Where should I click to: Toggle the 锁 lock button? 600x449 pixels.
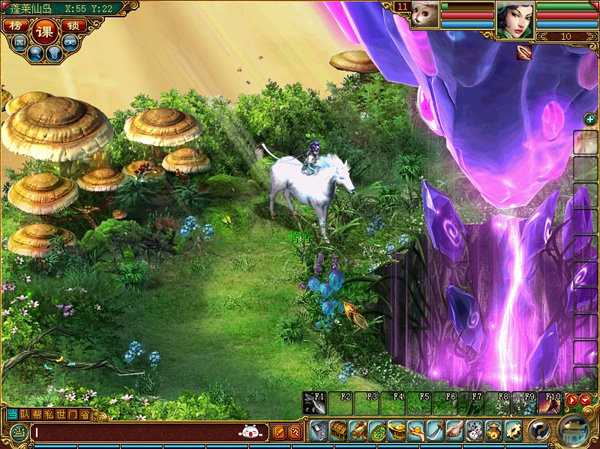(x=71, y=26)
